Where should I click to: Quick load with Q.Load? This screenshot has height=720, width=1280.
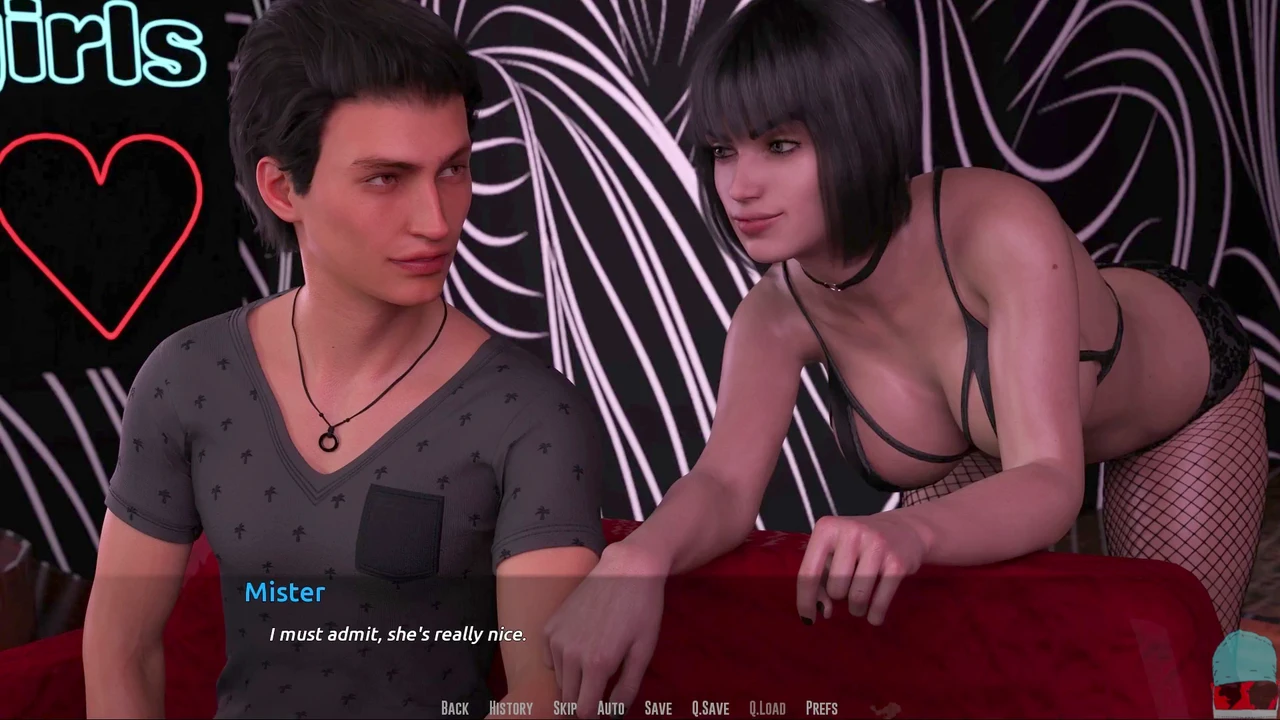pyautogui.click(x=767, y=708)
